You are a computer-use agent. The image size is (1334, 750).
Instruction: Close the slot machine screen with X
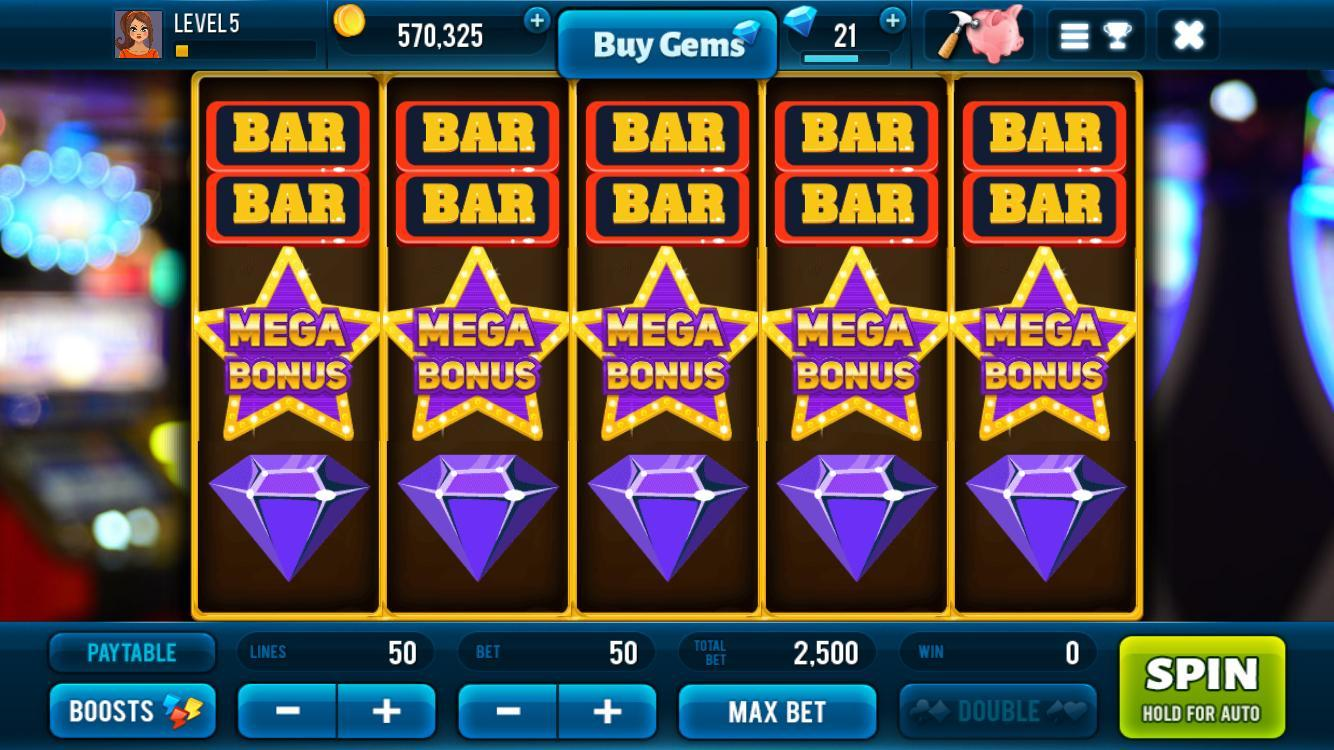click(1188, 33)
